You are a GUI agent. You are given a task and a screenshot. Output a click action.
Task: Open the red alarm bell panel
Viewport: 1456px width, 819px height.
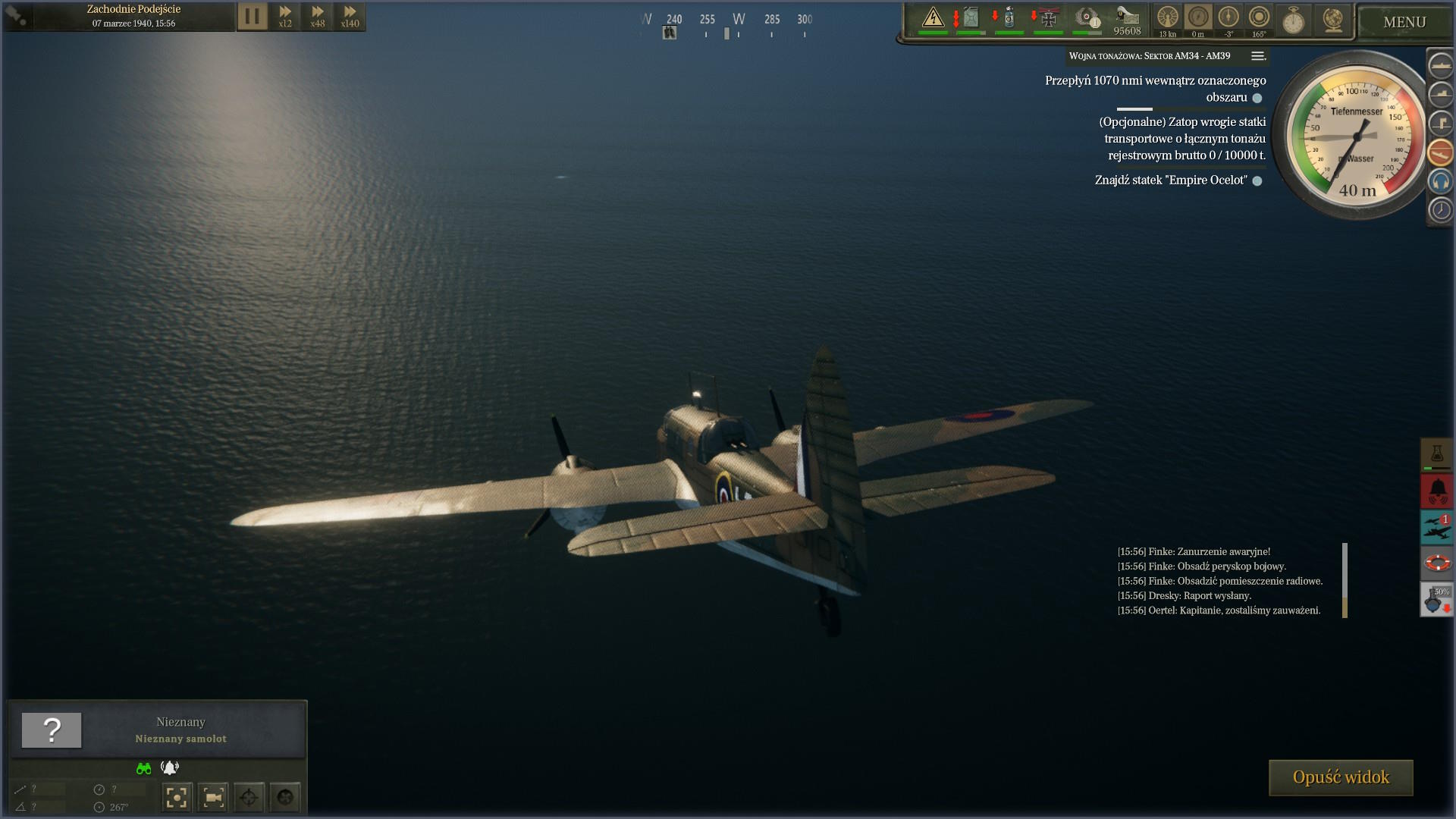1436,491
